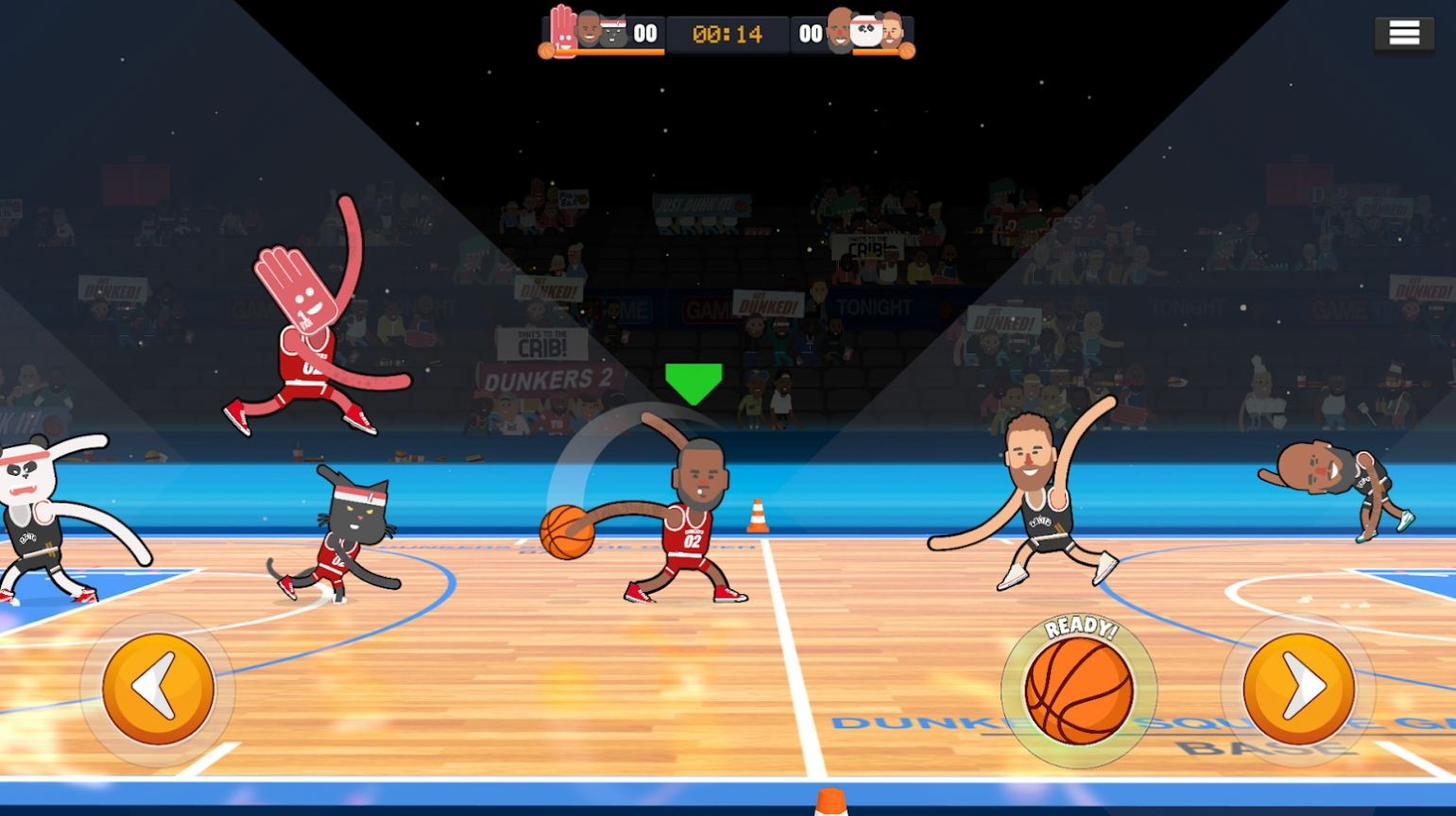This screenshot has height=816, width=1456.
Task: Tap the left team's score of 00
Action: [644, 31]
